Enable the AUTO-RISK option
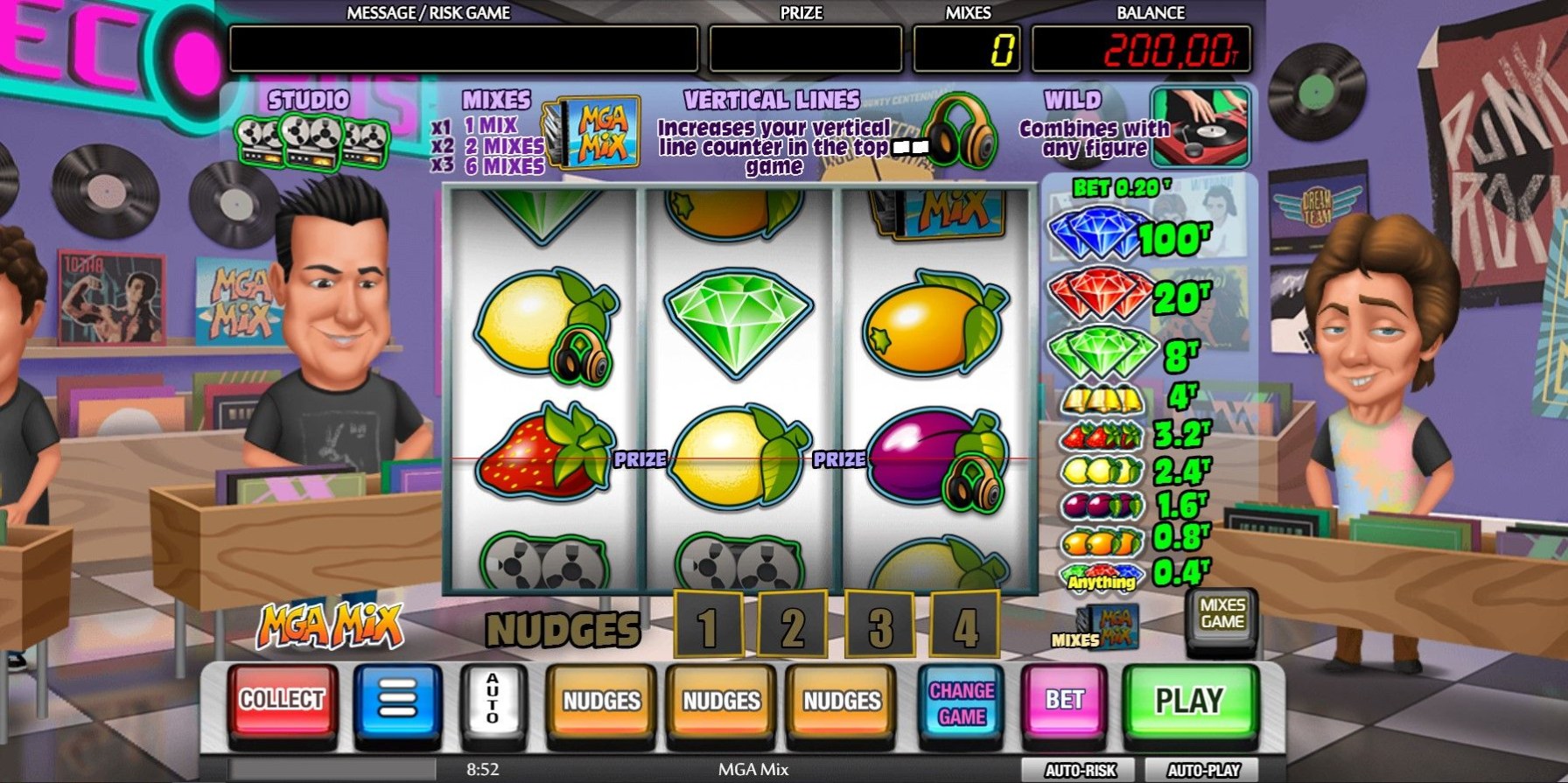Viewport: 1568px width, 783px height. (x=1081, y=771)
